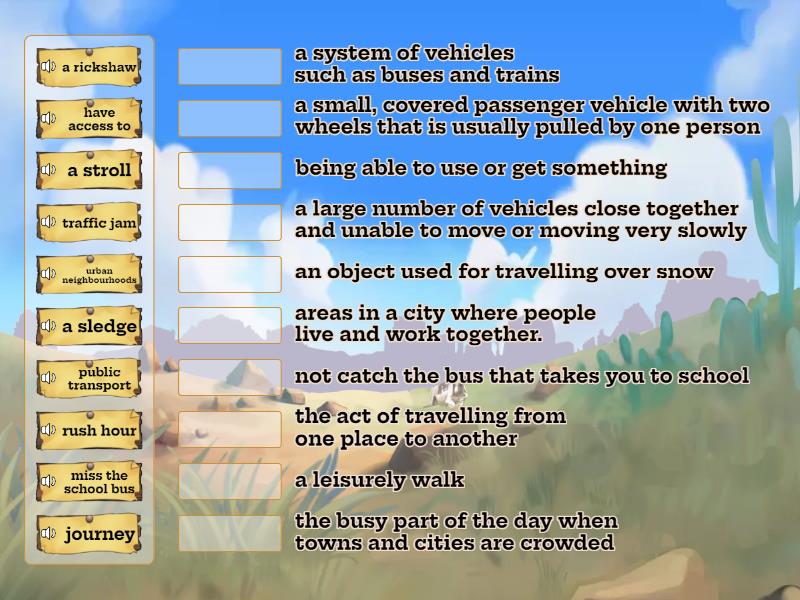Choose the 'a stroll' word tile

coord(98,171)
